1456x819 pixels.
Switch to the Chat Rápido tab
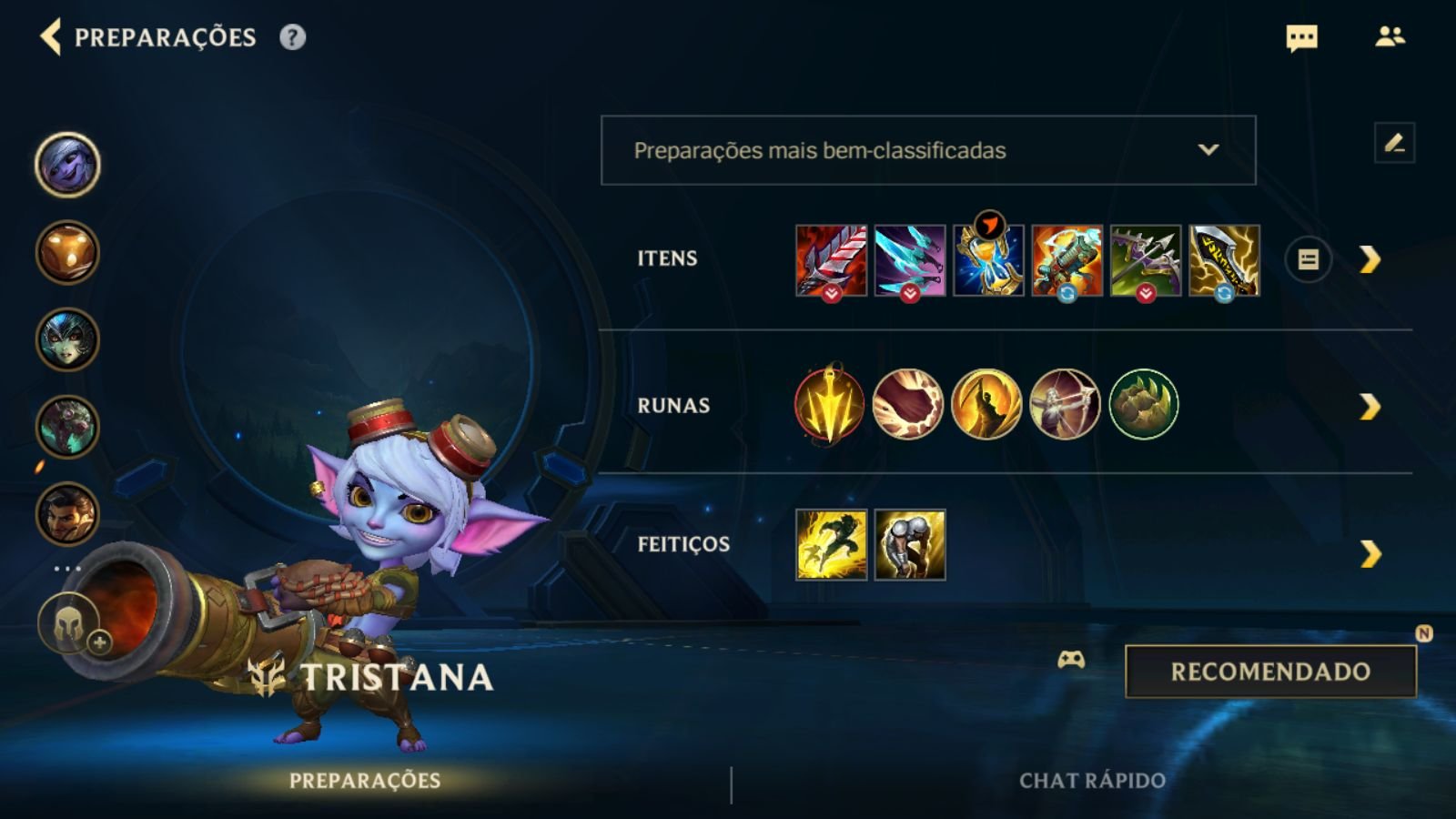pyautogui.click(x=1092, y=781)
